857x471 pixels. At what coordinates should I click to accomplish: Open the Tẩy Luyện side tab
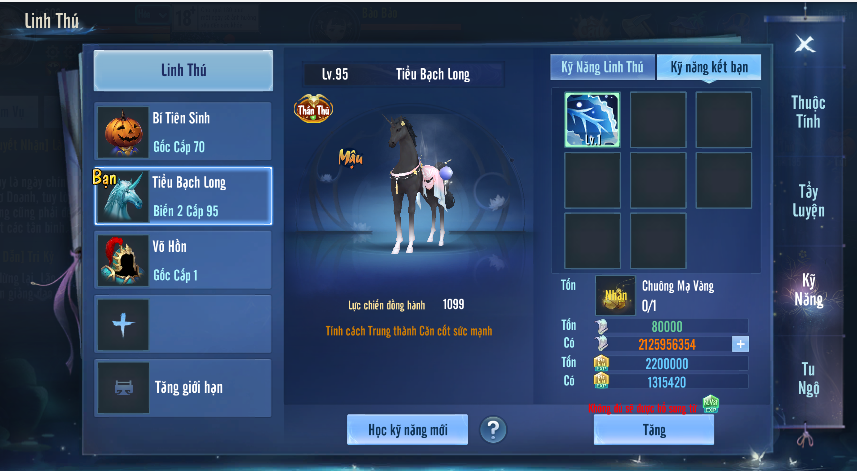(x=808, y=200)
